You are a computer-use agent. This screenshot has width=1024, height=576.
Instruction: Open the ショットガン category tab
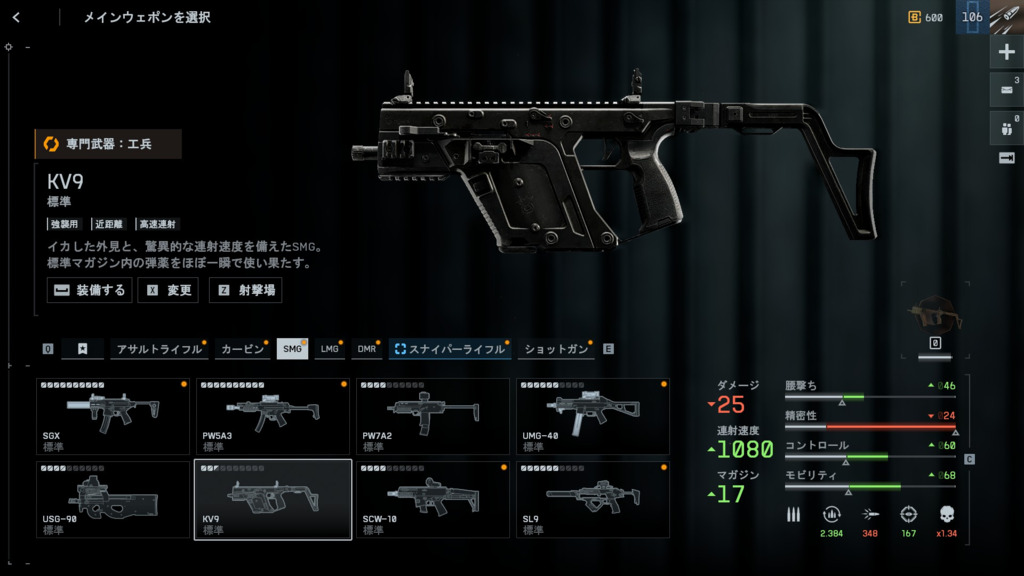pyautogui.click(x=556, y=349)
